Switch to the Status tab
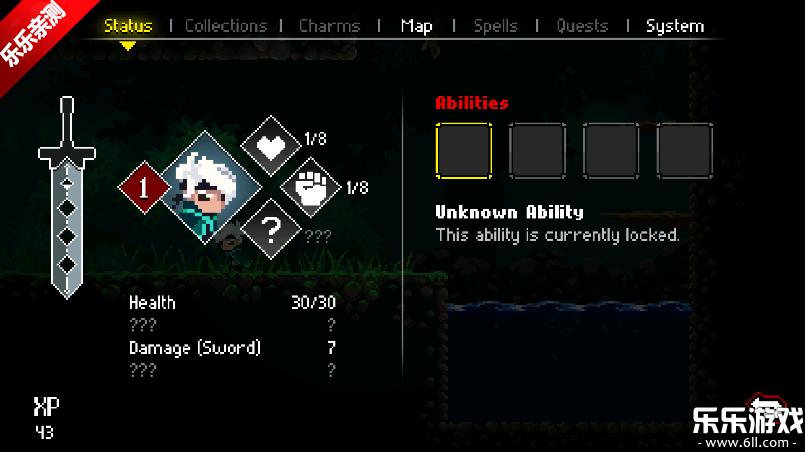Viewport: 805px width, 452px height. [x=128, y=26]
